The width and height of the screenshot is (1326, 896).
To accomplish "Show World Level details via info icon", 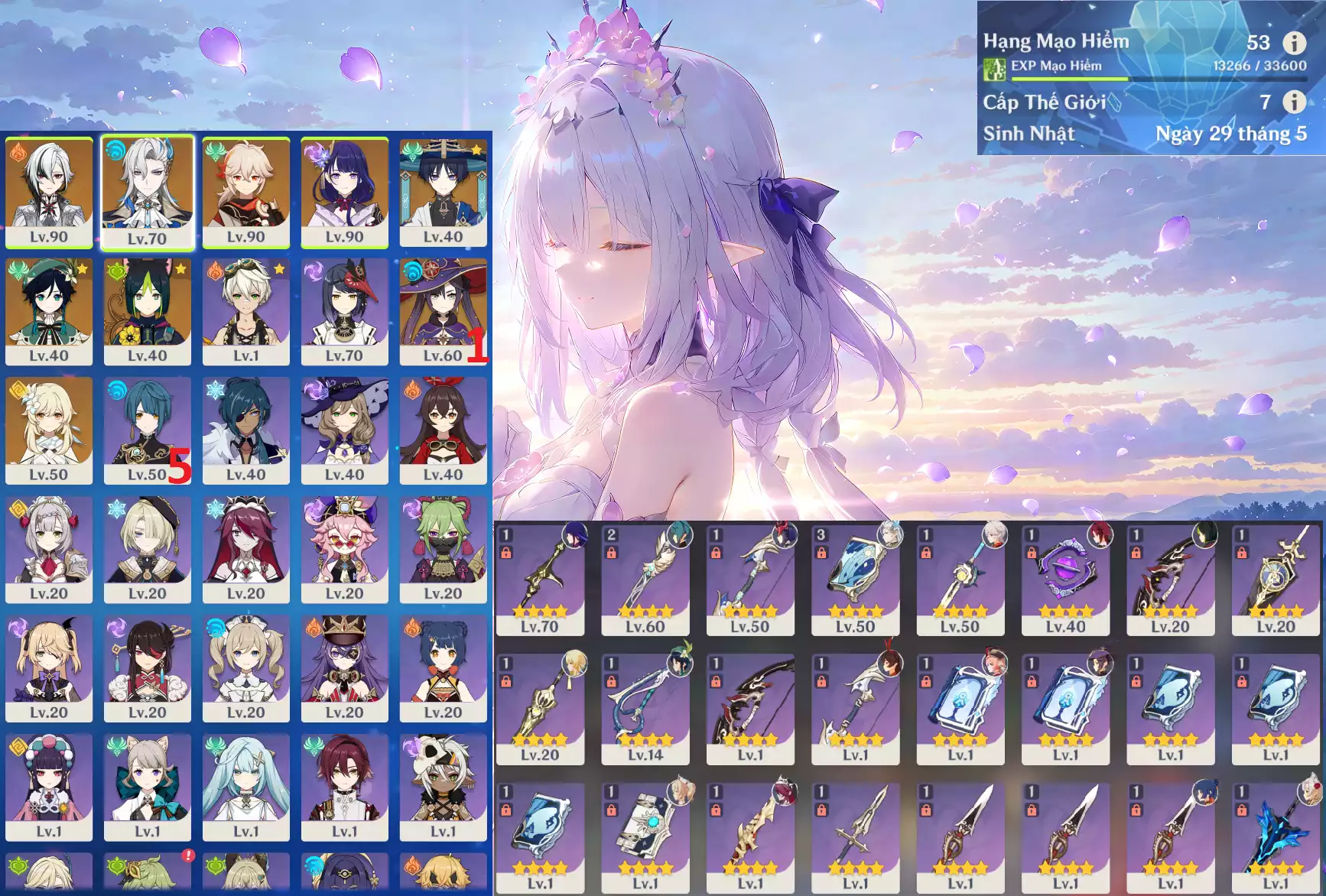I will tap(1294, 102).
